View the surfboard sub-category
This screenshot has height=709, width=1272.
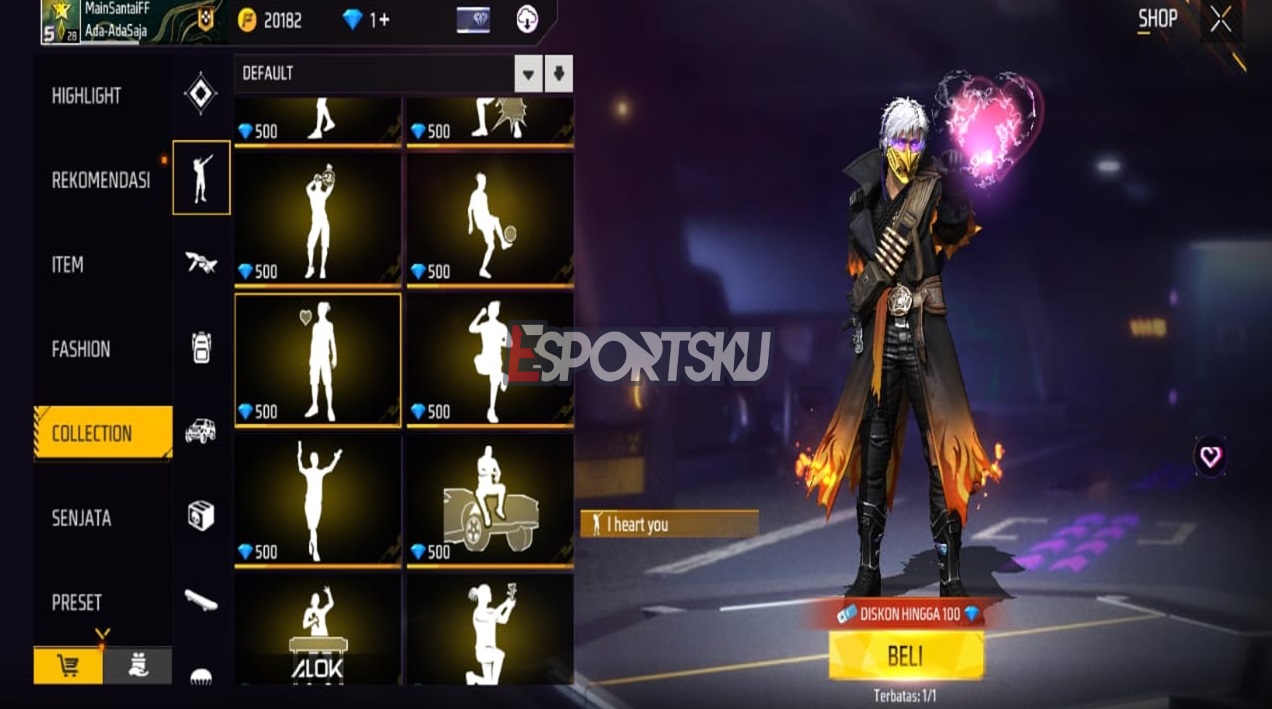coord(201,599)
